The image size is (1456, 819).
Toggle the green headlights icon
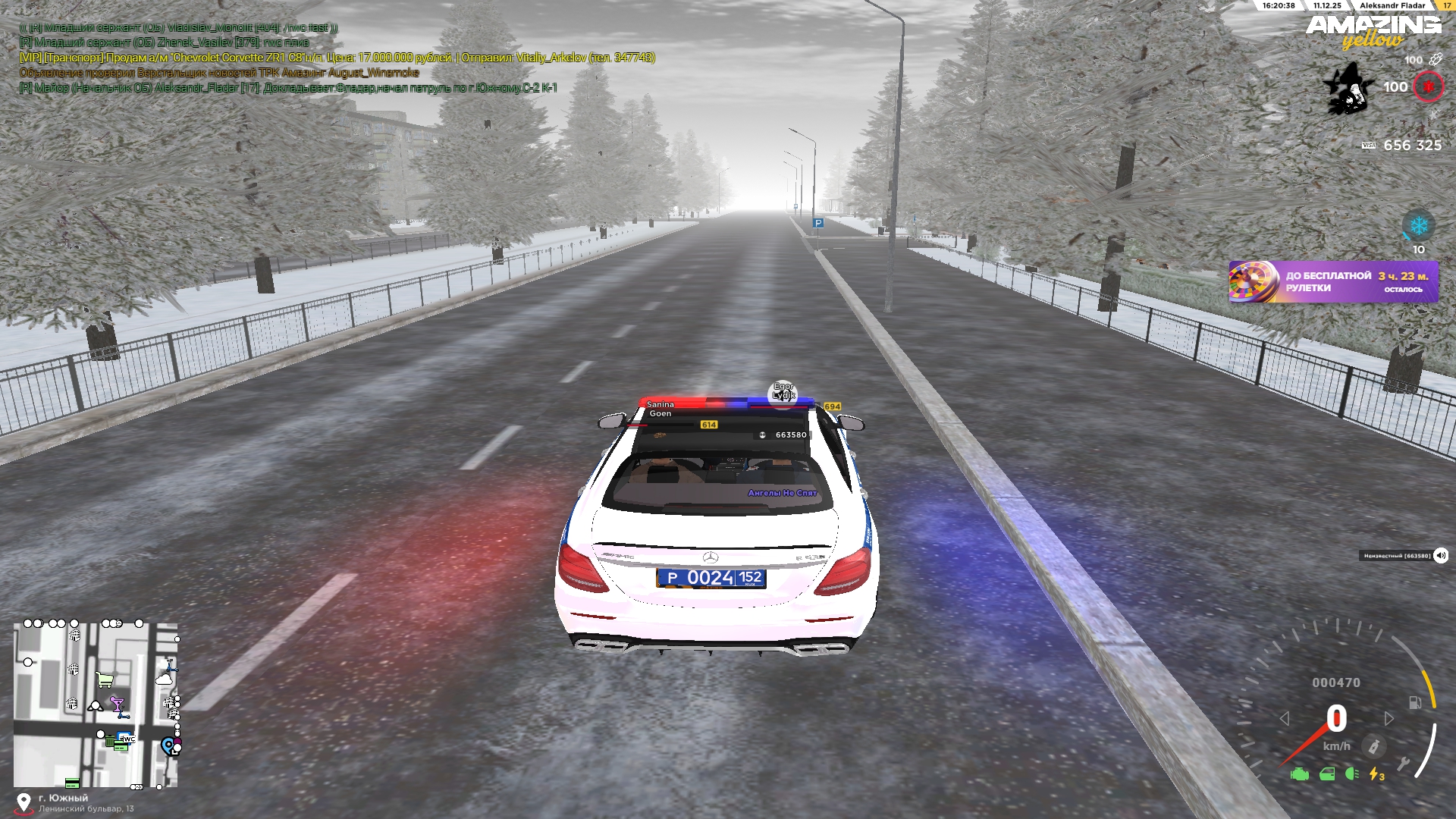(x=1351, y=774)
